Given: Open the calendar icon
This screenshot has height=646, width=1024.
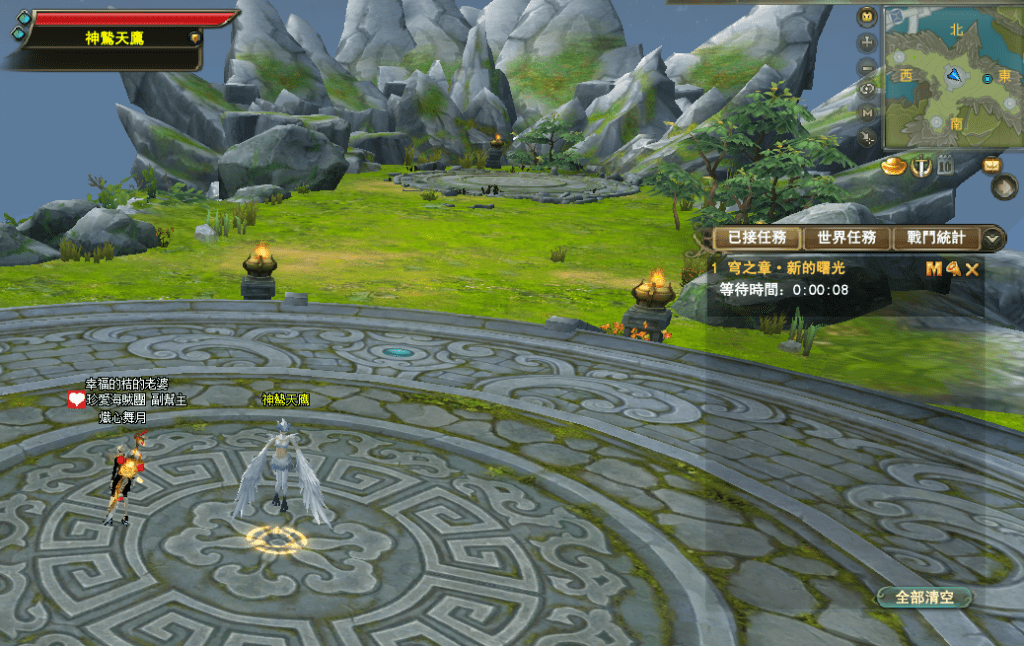Looking at the screenshot, I should click(x=945, y=166).
